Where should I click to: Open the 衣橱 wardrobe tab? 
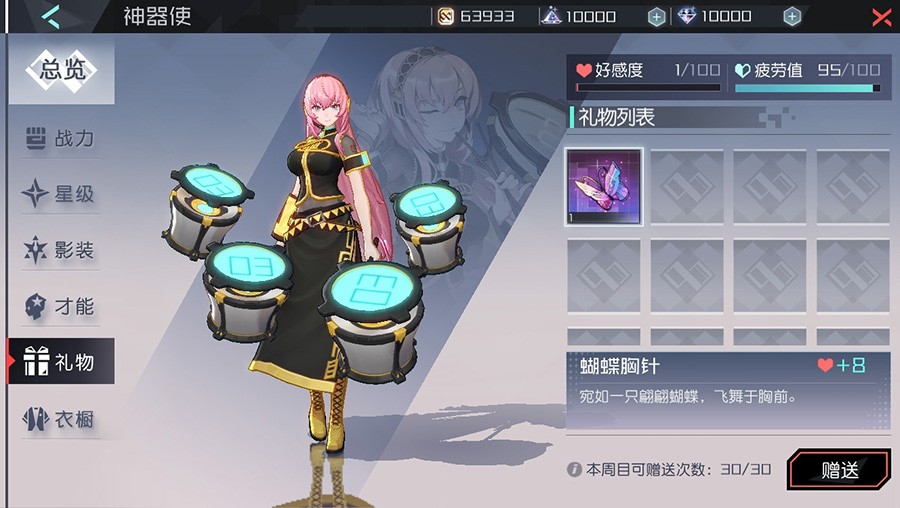click(x=61, y=419)
